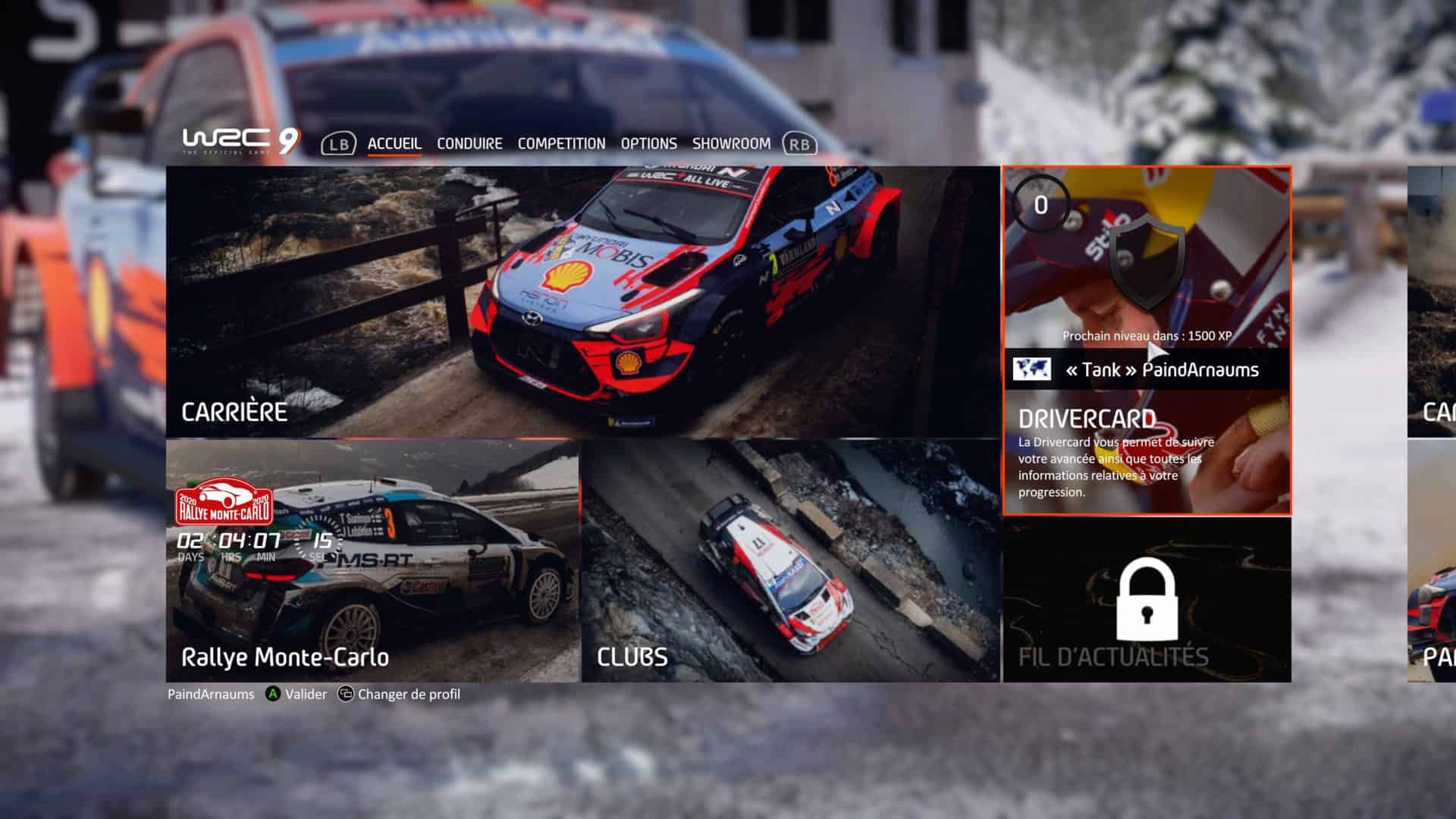Open the DRIVERCARD profile tile
The image size is (1456, 819).
coord(1147,341)
